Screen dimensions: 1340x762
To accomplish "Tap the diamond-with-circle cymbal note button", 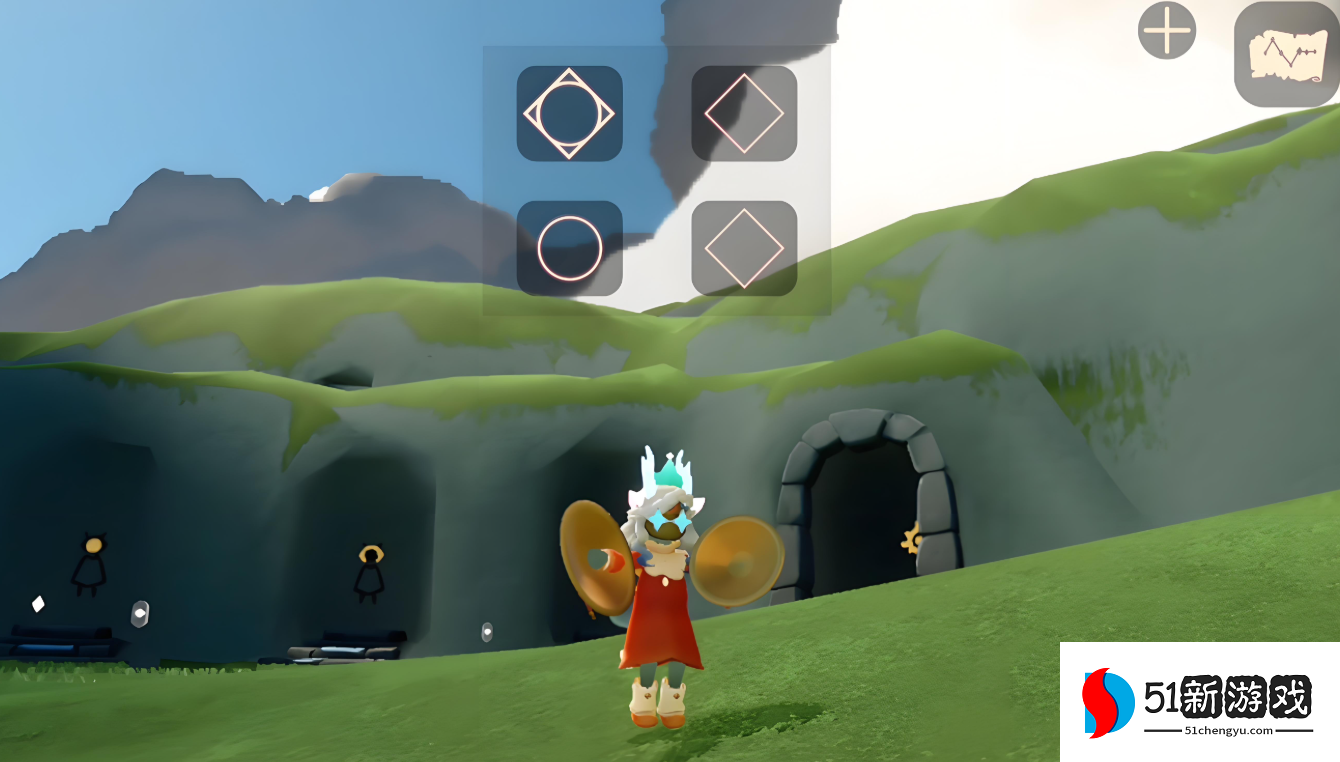I will [569, 113].
